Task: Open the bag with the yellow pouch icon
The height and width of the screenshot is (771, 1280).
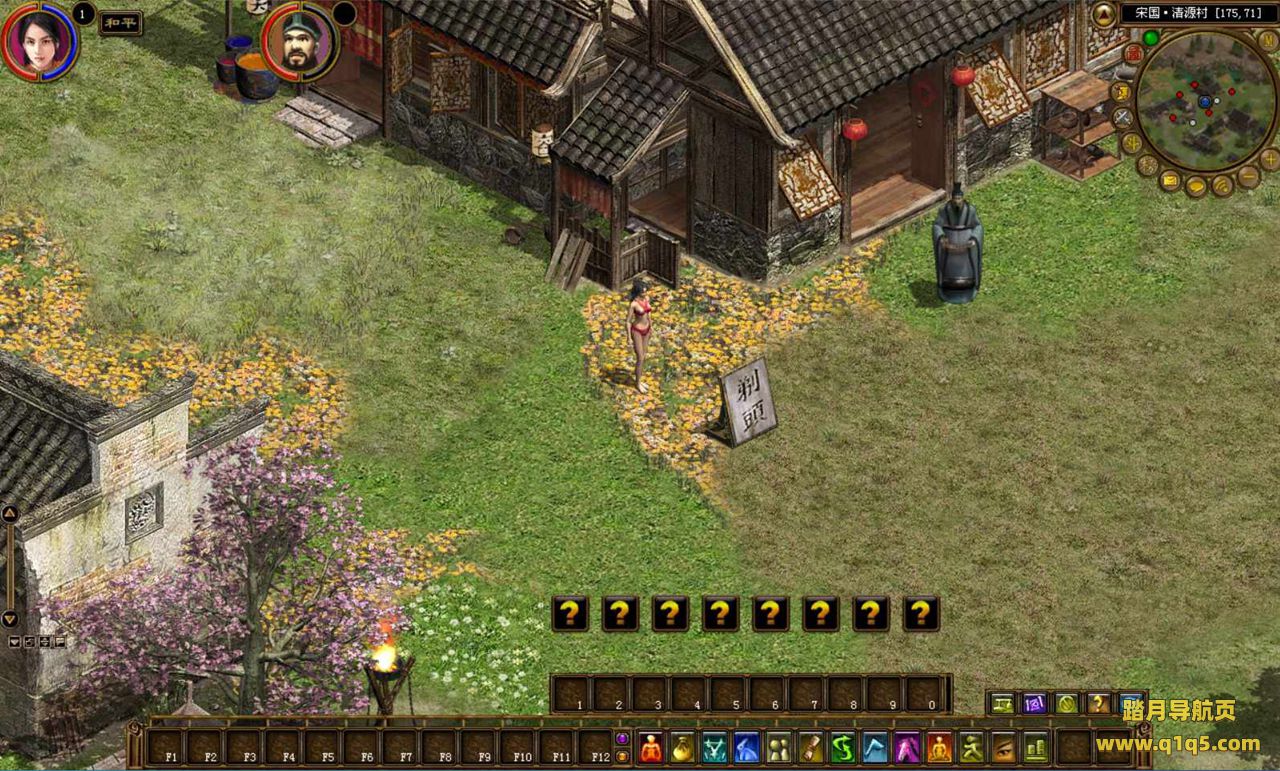Action: (683, 747)
